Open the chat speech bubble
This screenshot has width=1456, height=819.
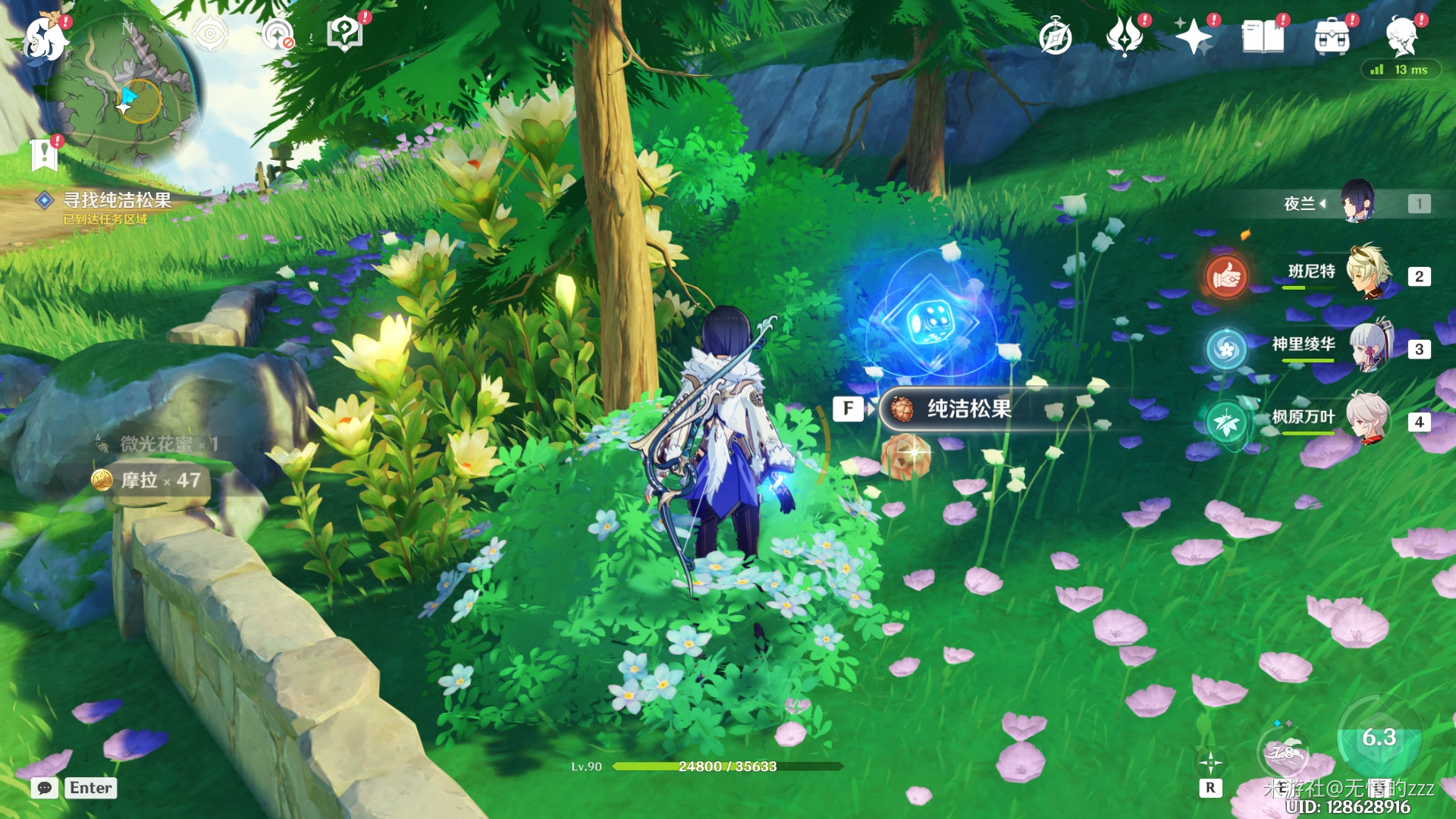coord(45,788)
